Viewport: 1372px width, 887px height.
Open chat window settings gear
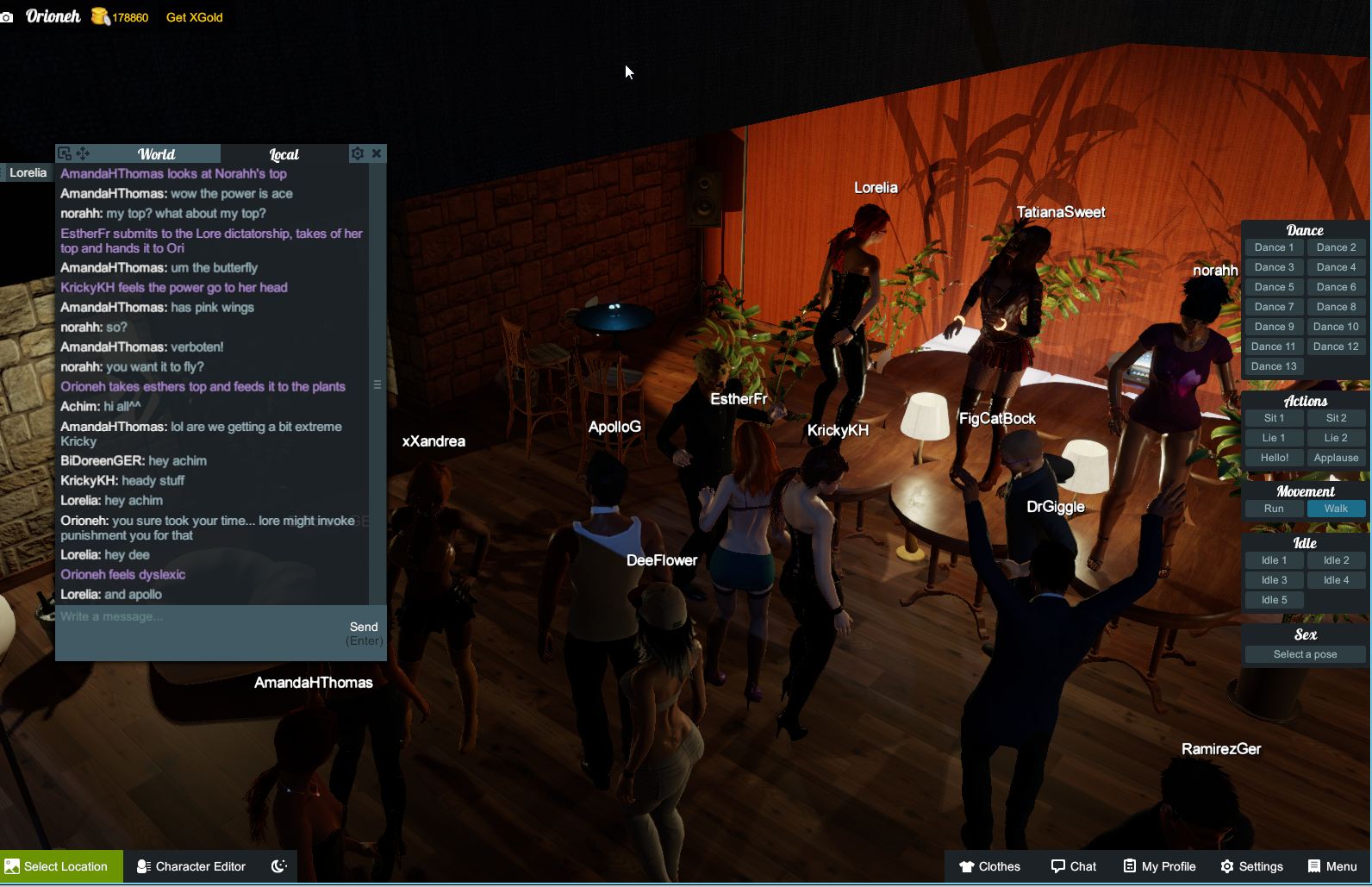coord(358,153)
